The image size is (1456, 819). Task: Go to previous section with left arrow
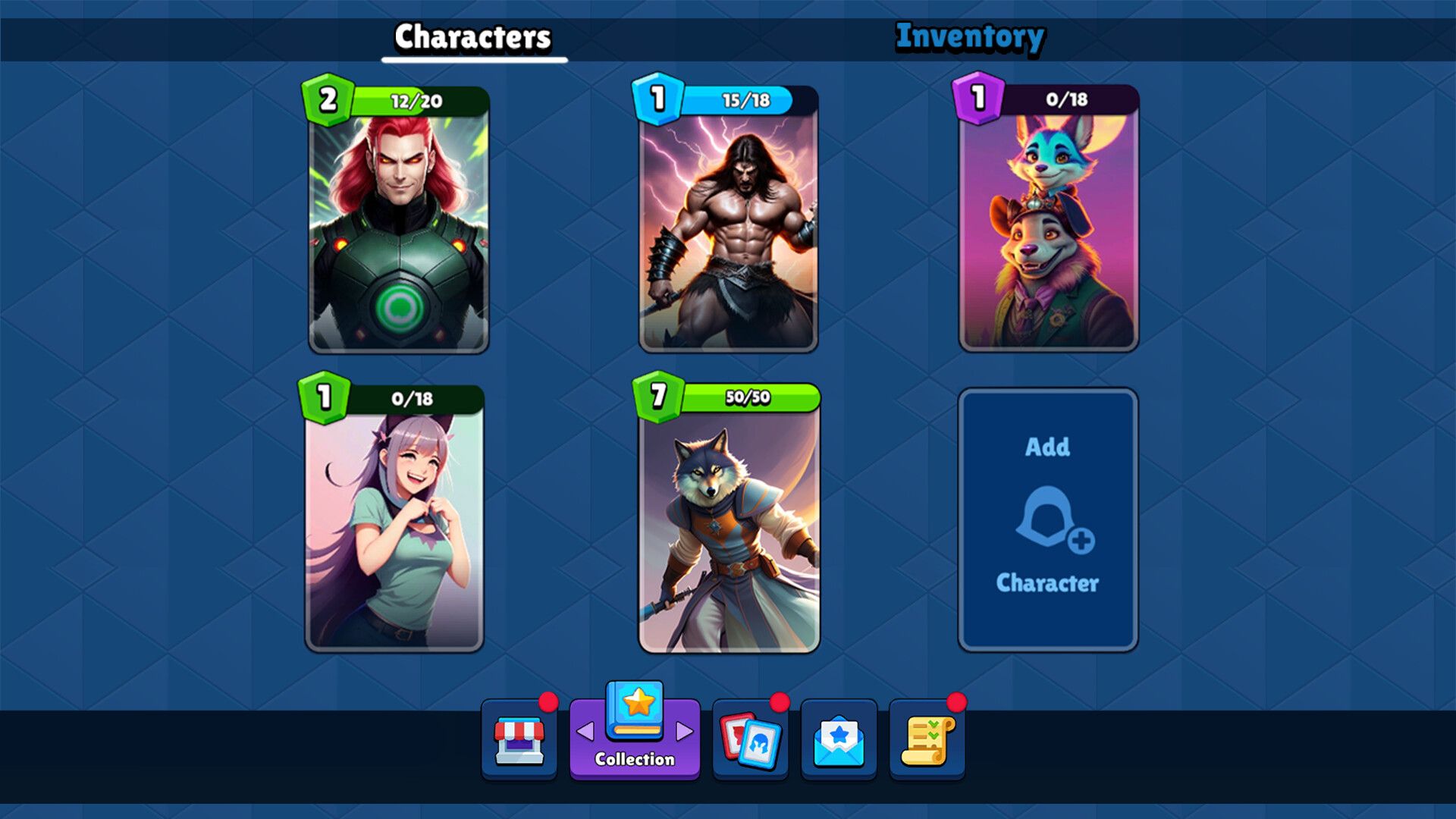coord(585,732)
